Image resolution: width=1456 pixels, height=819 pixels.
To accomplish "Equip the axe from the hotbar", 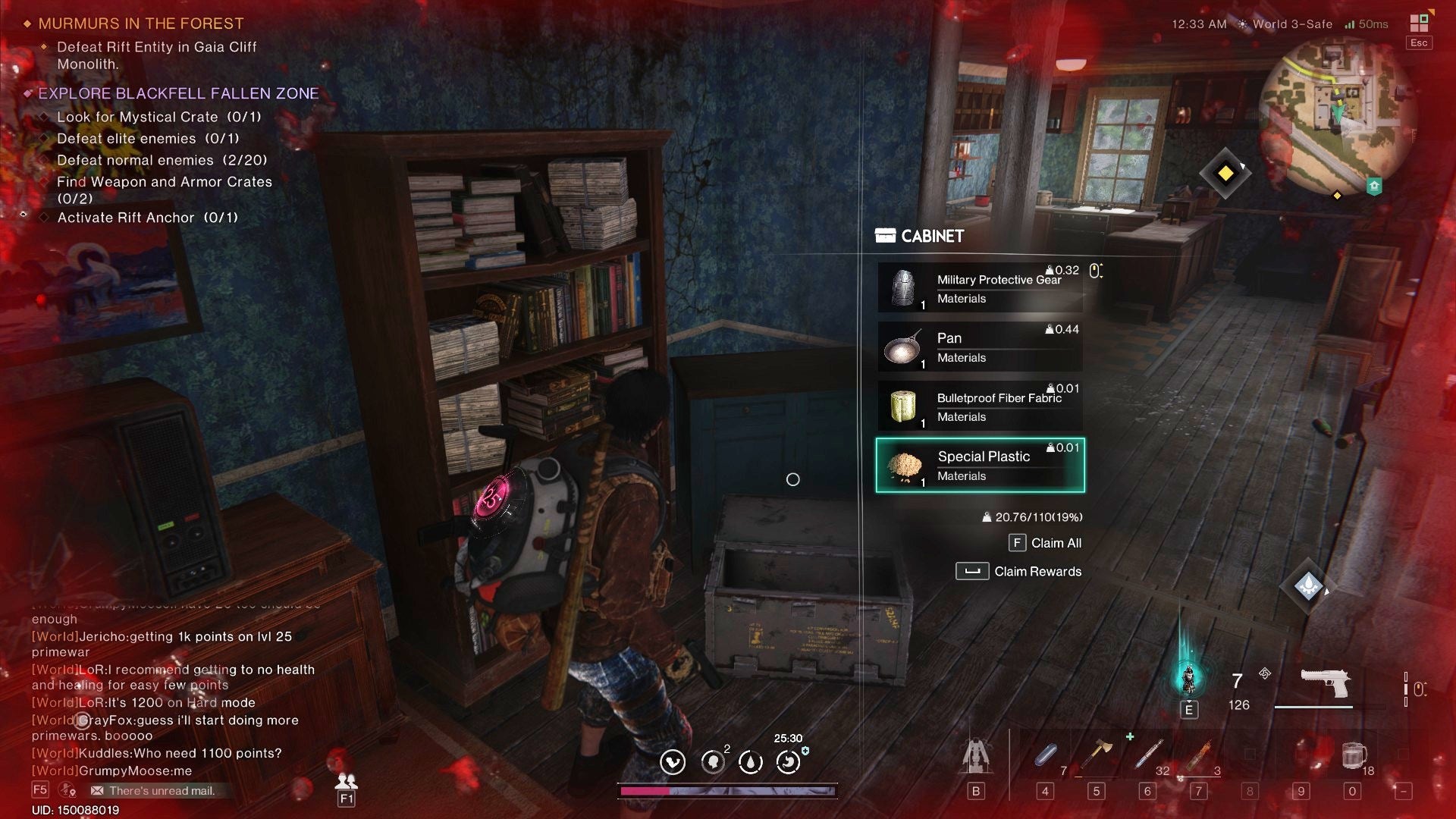I will (x=1097, y=755).
